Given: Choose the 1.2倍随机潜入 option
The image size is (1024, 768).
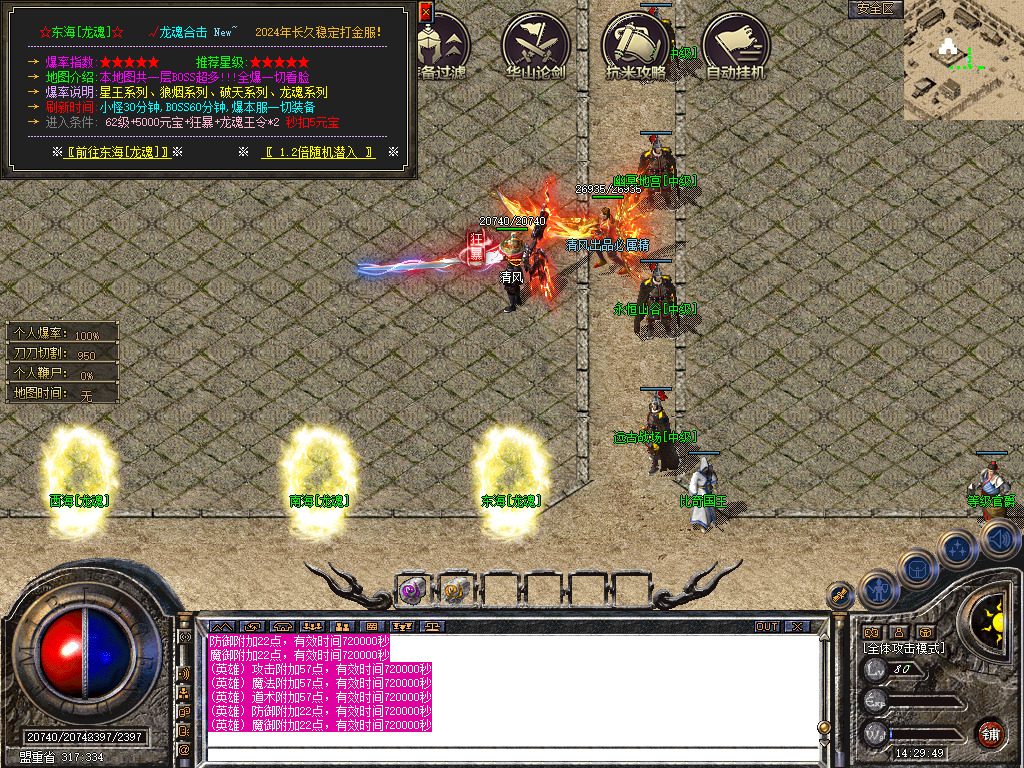Looking at the screenshot, I should tap(318, 152).
